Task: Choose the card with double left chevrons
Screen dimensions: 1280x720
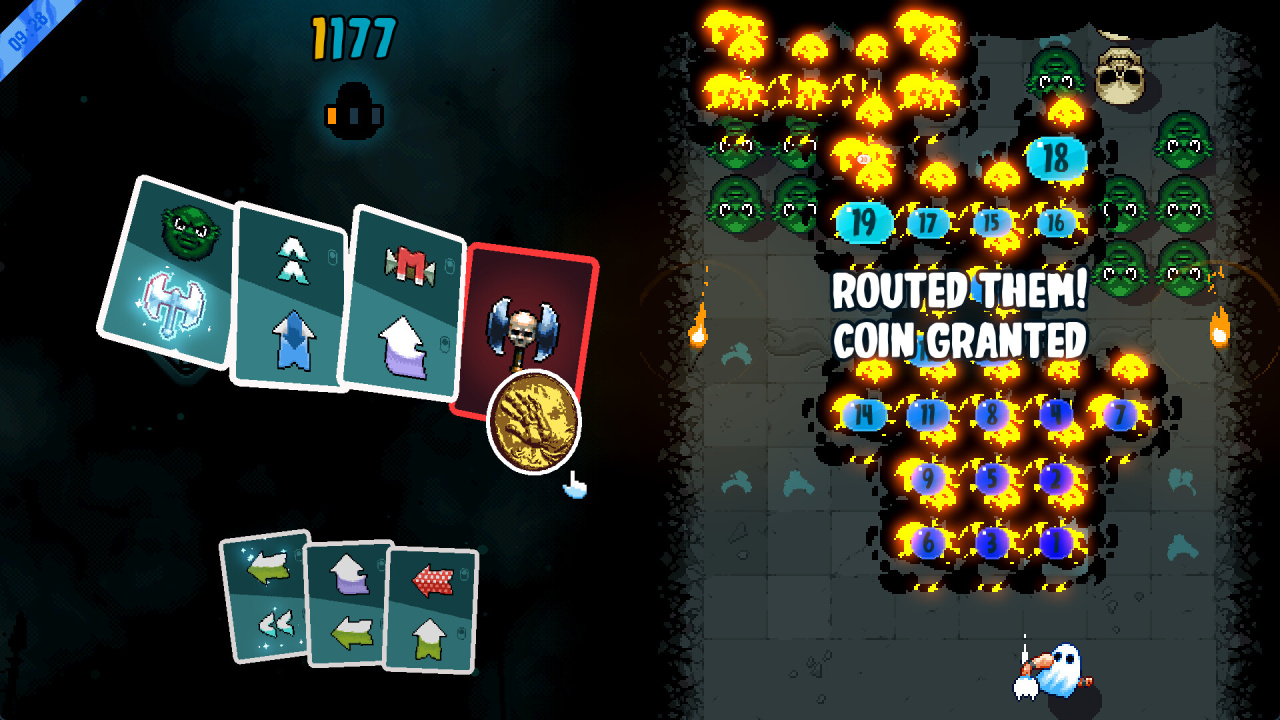Action: click(x=268, y=596)
